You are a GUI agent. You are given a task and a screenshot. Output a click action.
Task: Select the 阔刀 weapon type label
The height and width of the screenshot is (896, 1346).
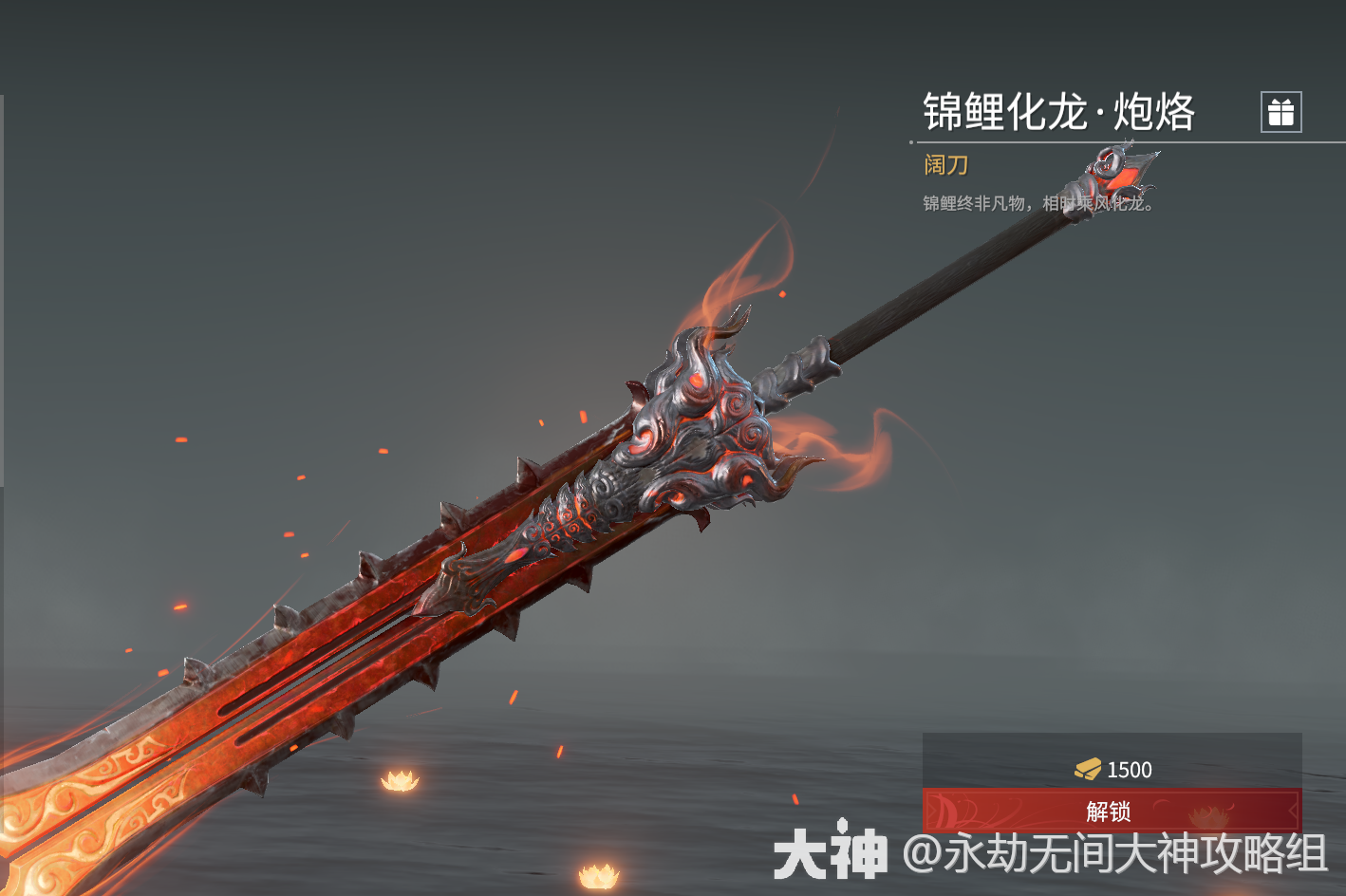pyautogui.click(x=945, y=165)
